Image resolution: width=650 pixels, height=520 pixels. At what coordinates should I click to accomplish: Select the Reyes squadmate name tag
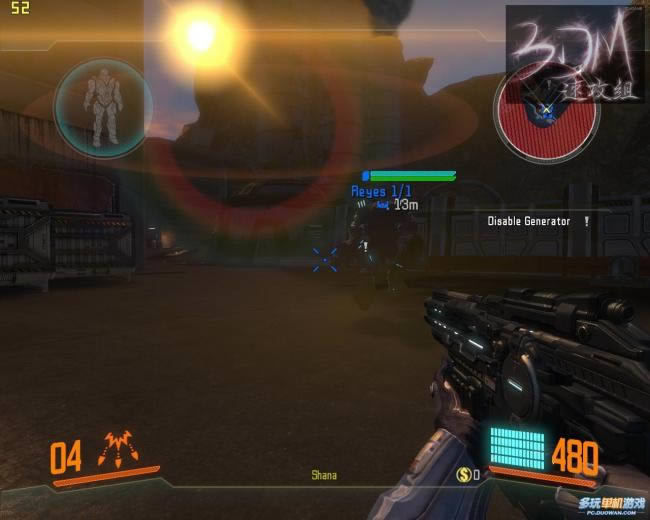click(x=381, y=190)
